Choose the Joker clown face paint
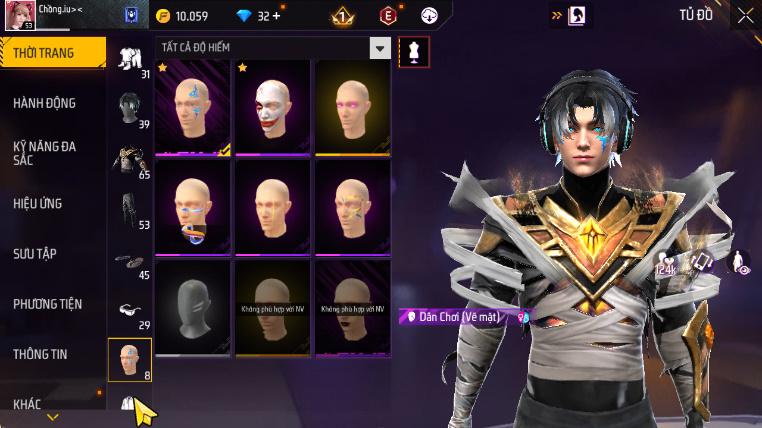 (272, 108)
